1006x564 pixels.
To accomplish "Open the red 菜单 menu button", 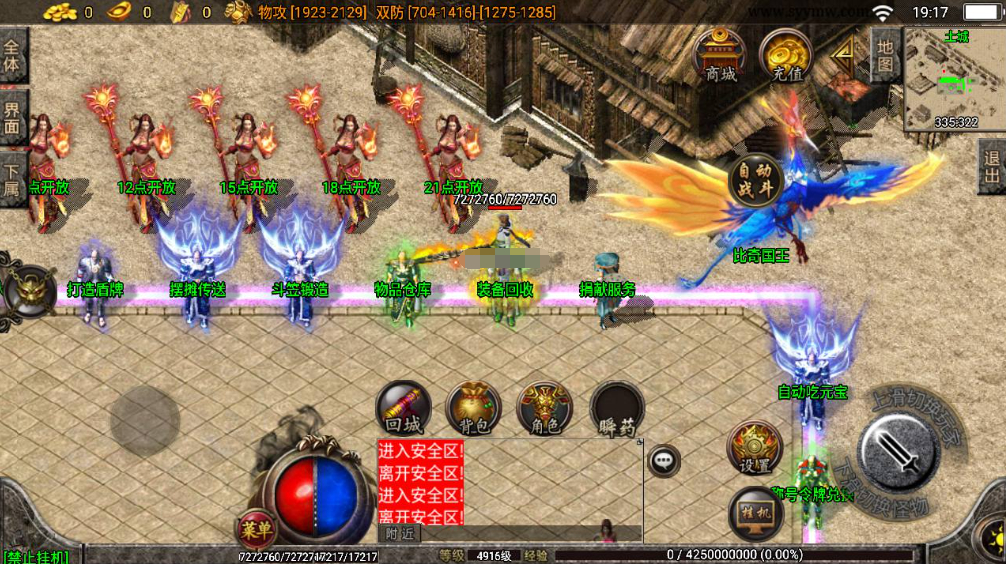I will click(256, 527).
